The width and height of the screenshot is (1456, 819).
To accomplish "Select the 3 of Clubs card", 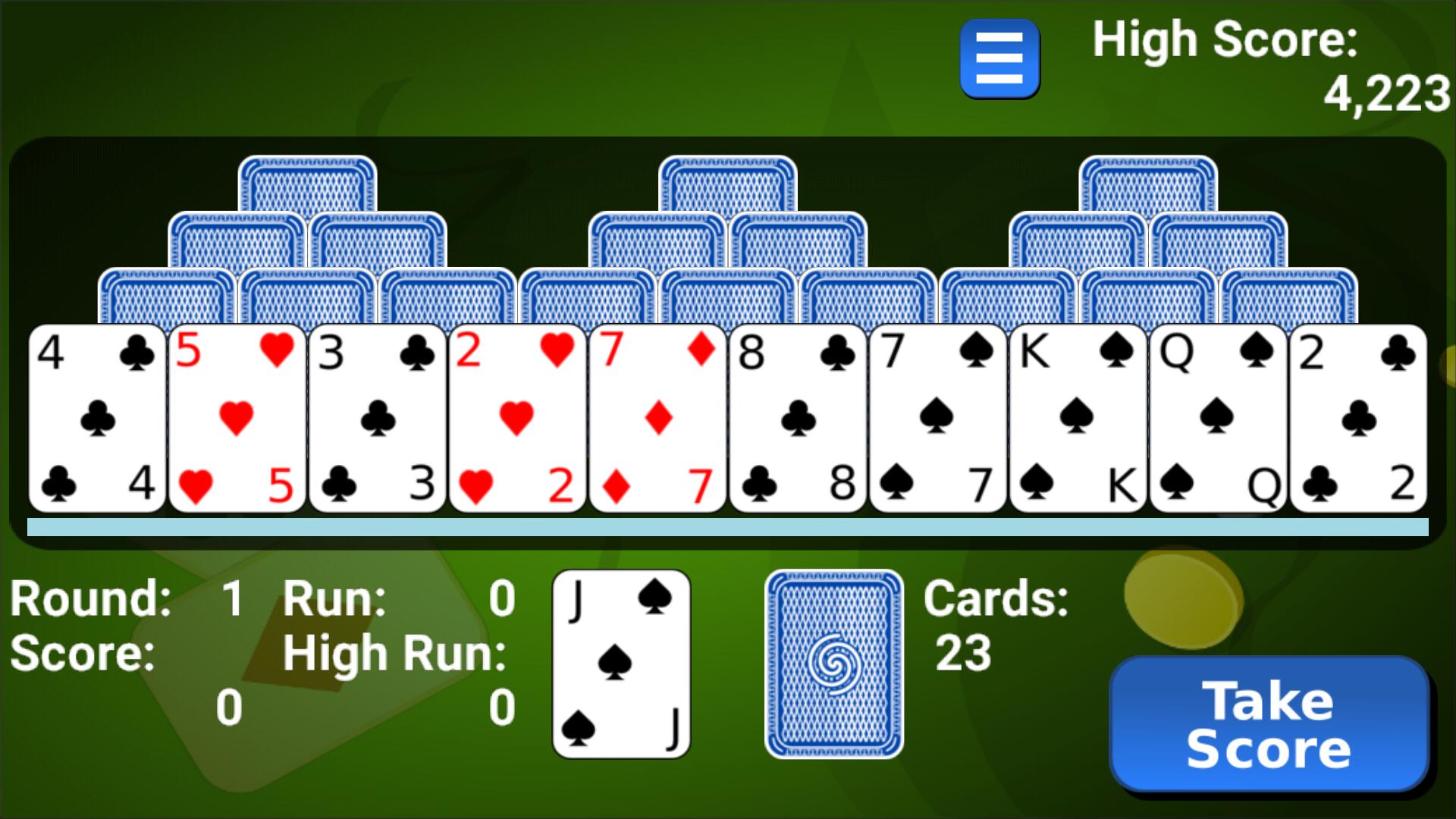I will coord(377,417).
